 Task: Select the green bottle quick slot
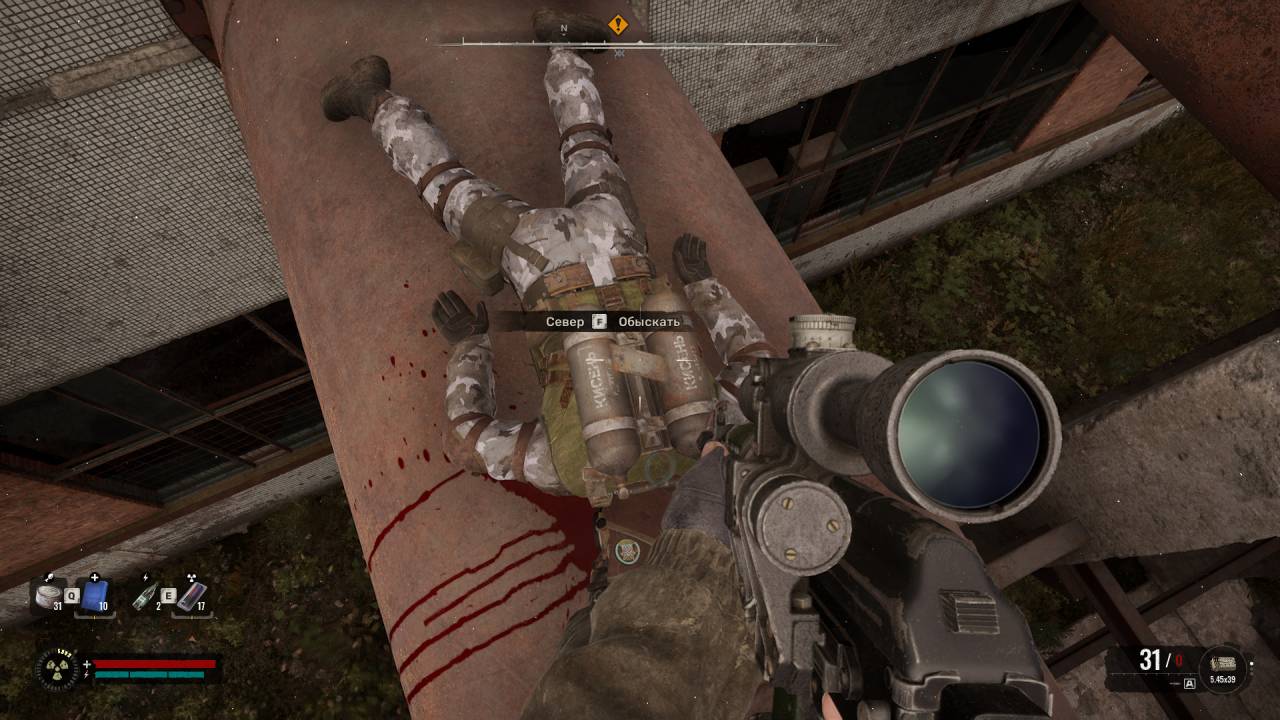[144, 595]
